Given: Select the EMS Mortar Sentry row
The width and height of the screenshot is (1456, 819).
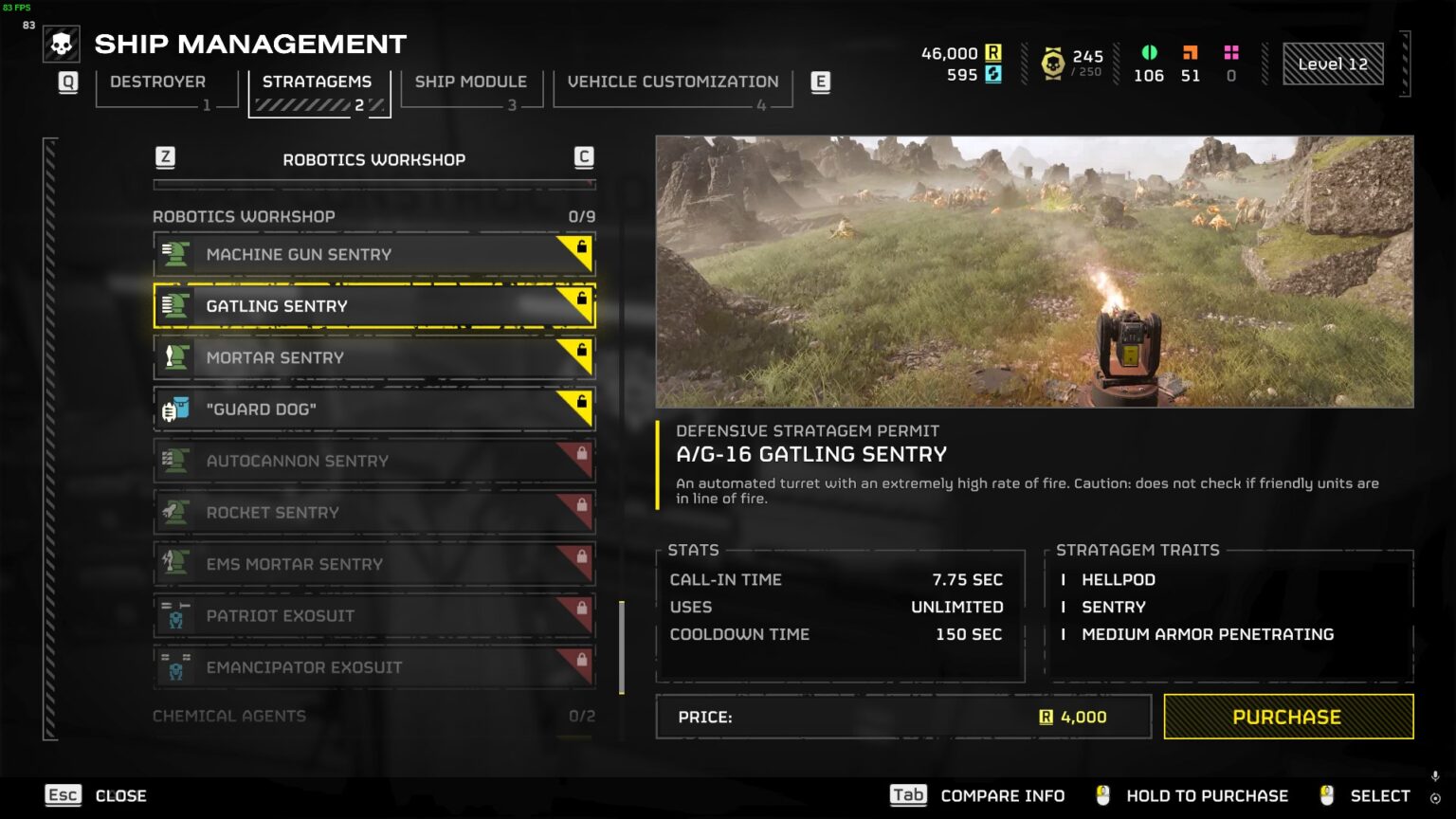Looking at the screenshot, I should point(373,564).
